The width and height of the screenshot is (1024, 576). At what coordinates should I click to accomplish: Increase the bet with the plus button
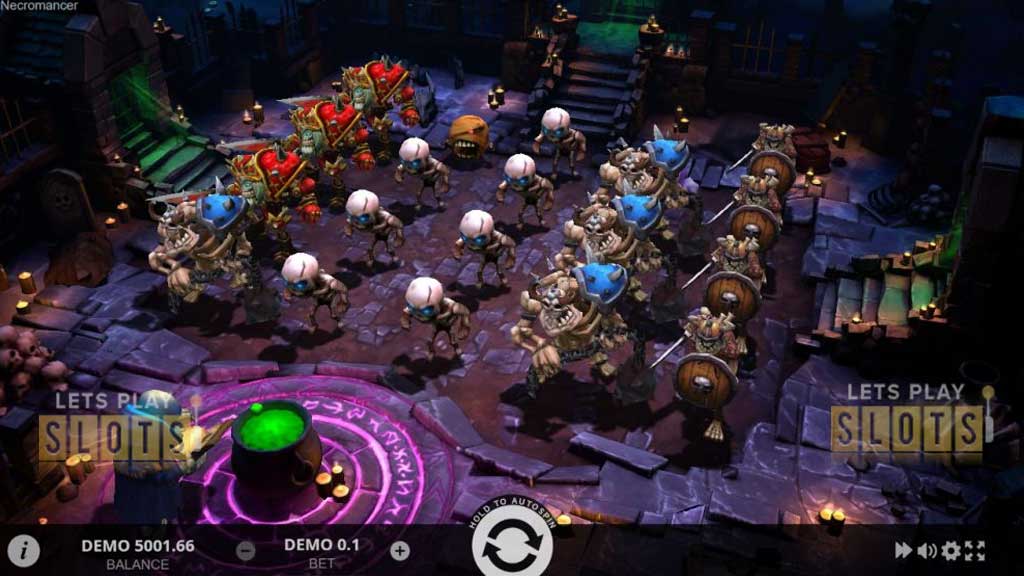400,550
